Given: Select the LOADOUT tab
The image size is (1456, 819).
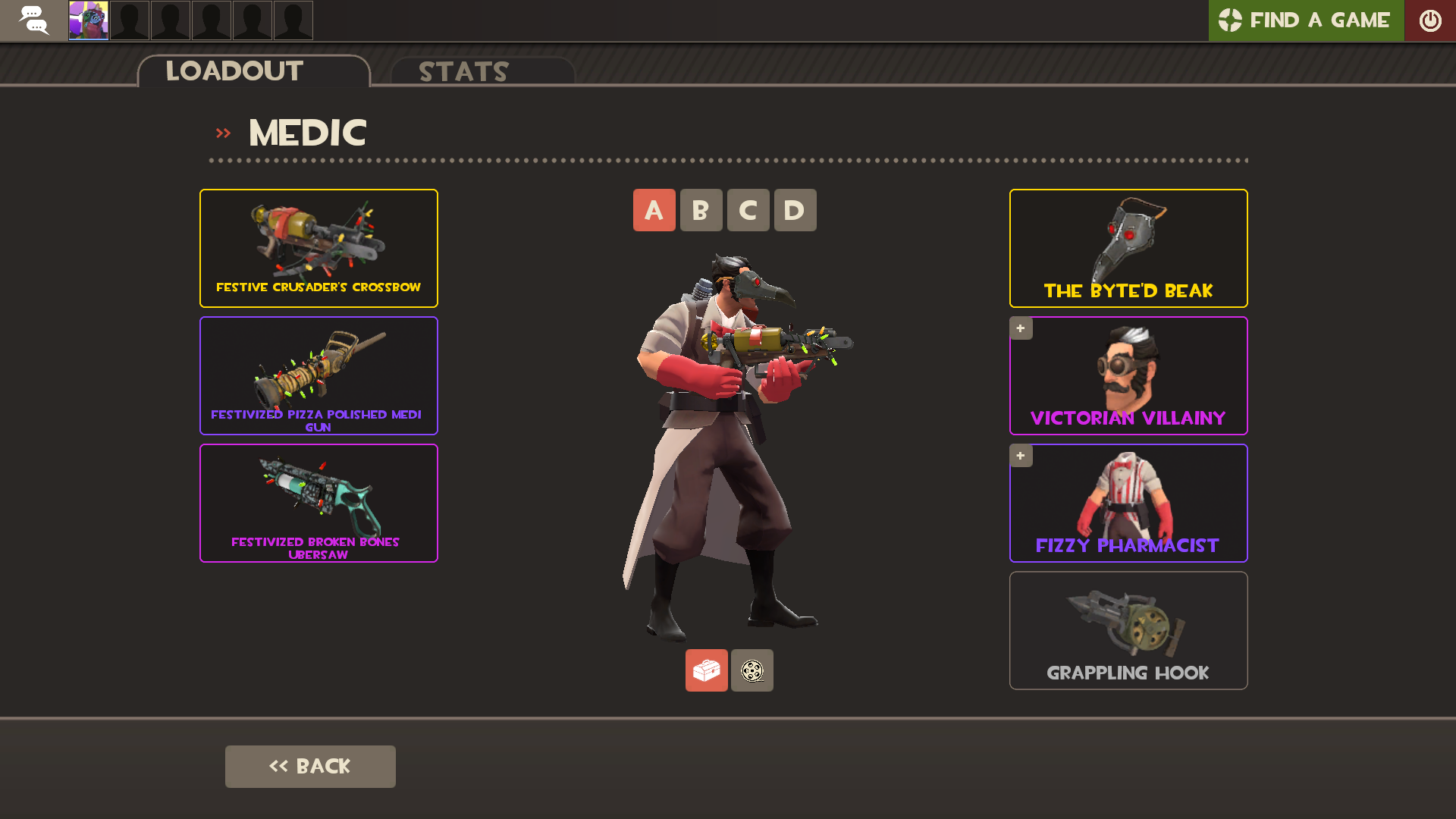Looking at the screenshot, I should click(234, 72).
